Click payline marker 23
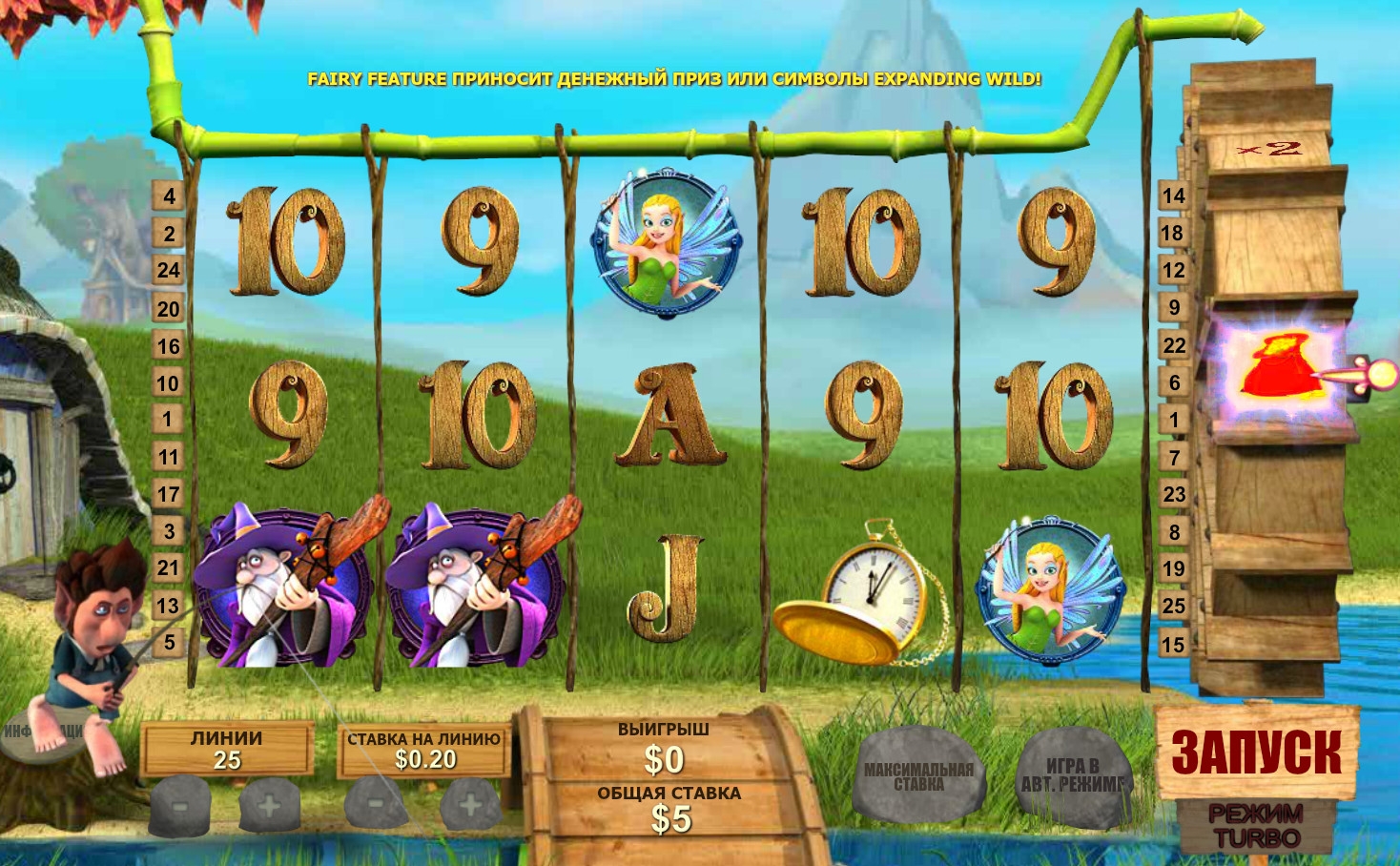 (1173, 494)
